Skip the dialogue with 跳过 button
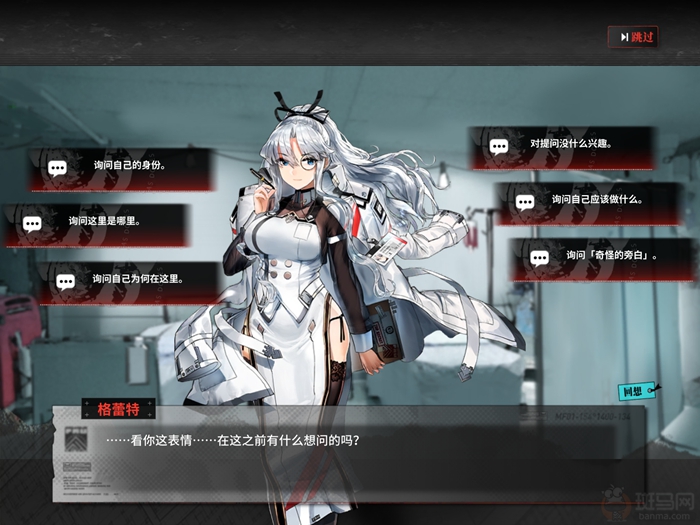The width and height of the screenshot is (700, 525). [633, 37]
